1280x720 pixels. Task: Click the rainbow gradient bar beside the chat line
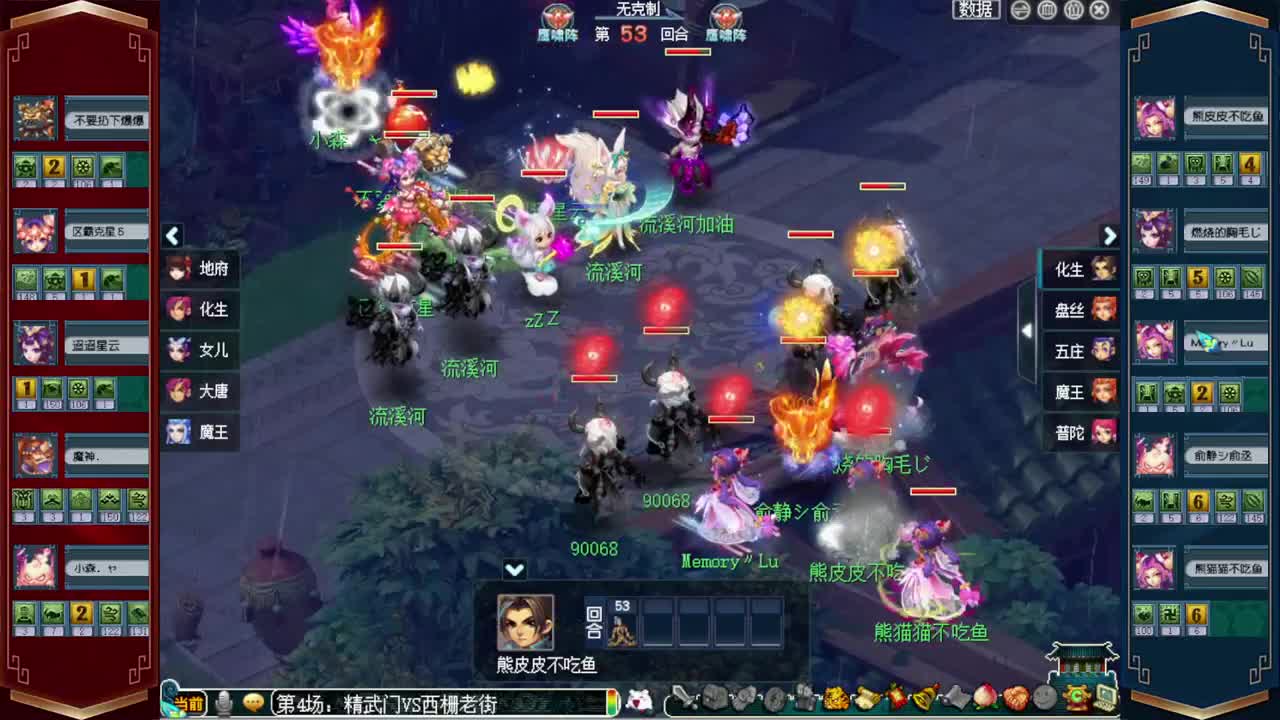613,702
